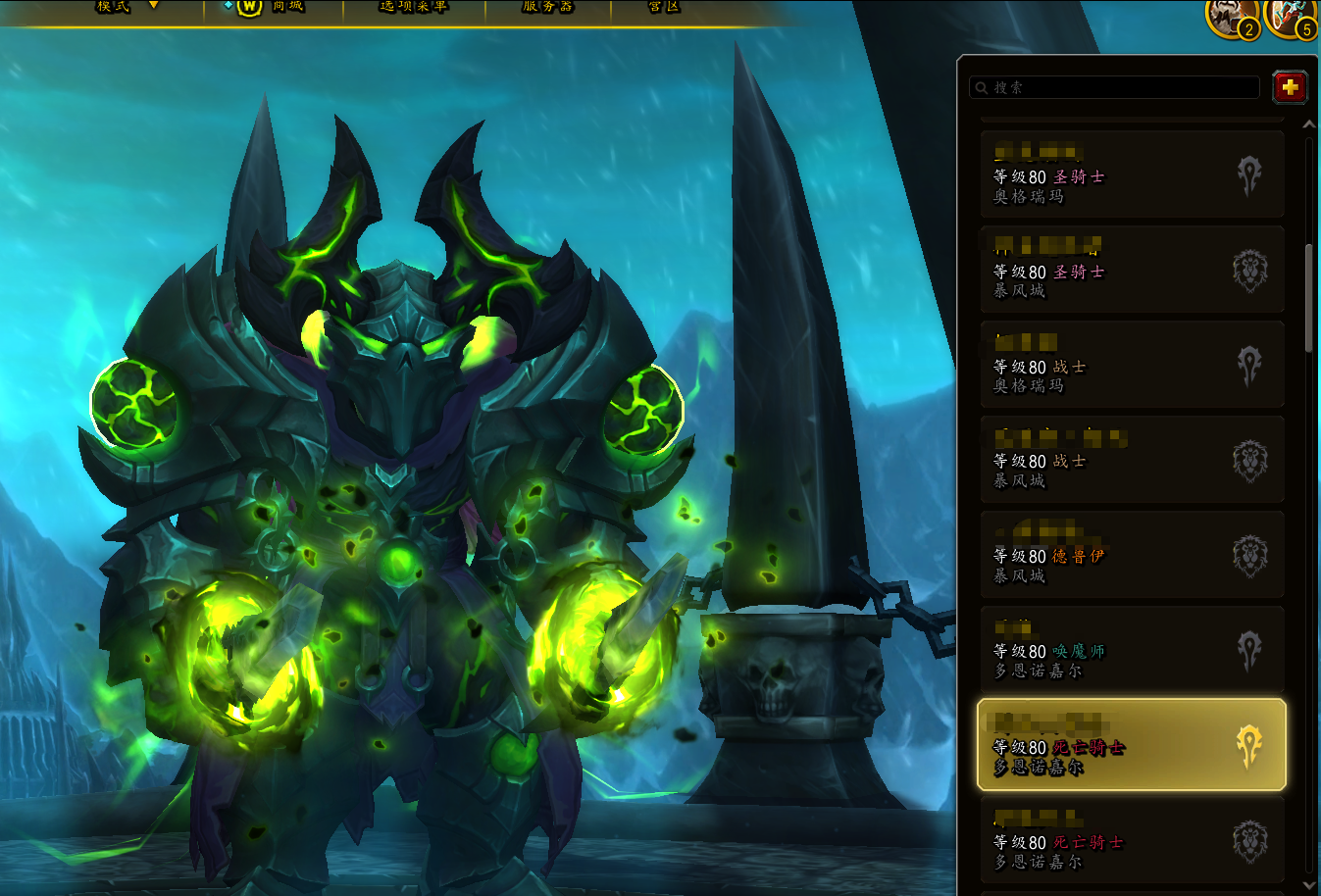Viewport: 1321px width, 896px height.
Task: Open the 商城 shop
Action: [274, 7]
